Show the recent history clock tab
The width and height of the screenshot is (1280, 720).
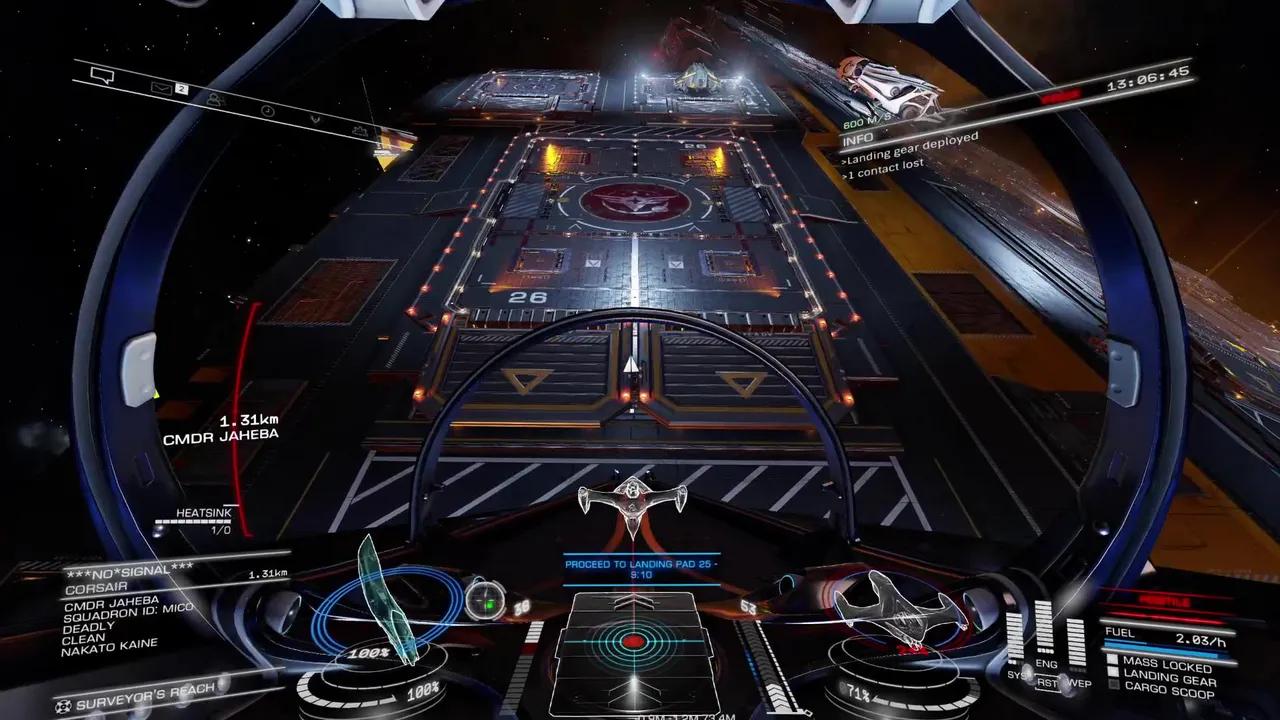pos(268,110)
